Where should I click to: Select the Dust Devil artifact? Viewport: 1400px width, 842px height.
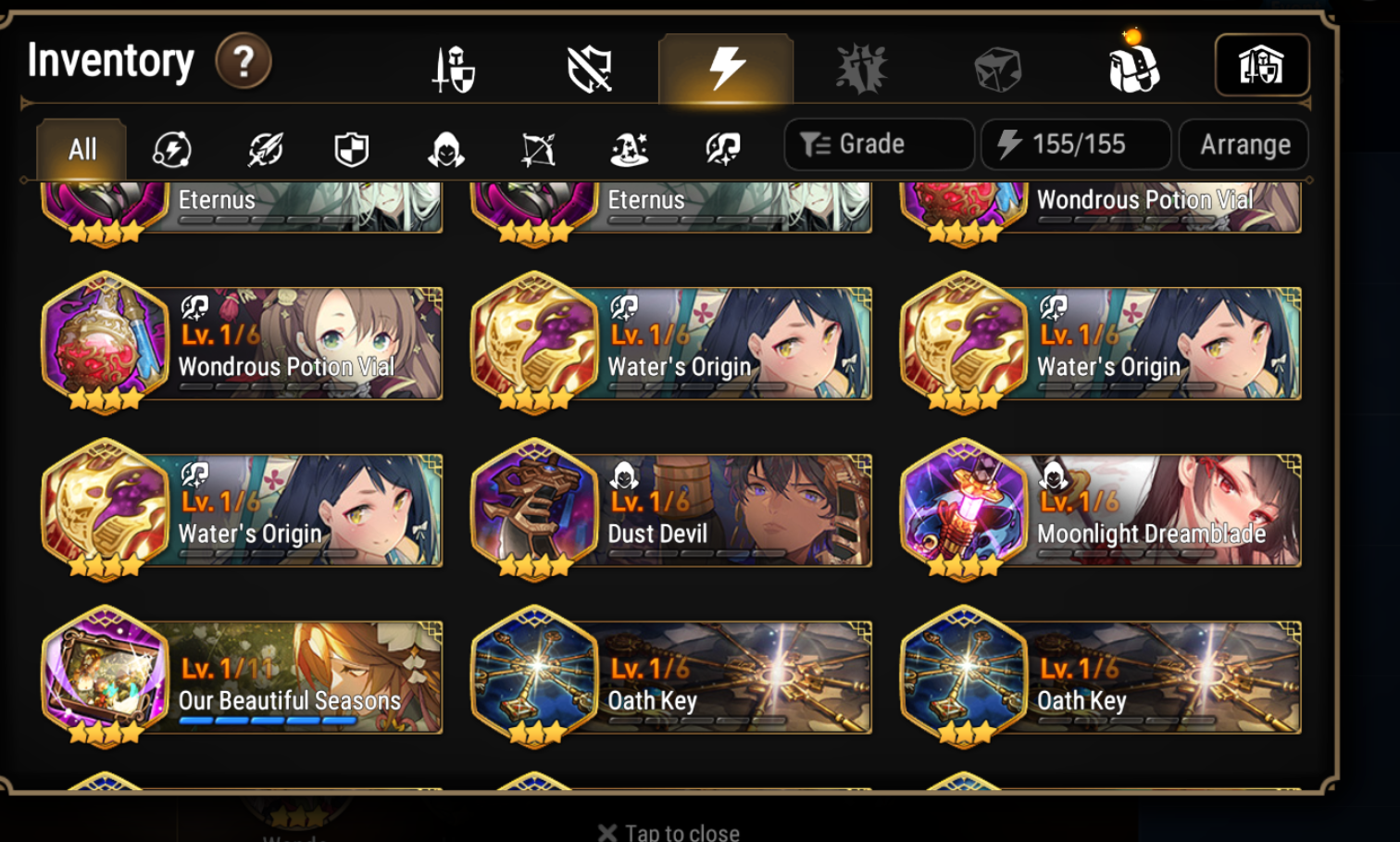[671, 510]
